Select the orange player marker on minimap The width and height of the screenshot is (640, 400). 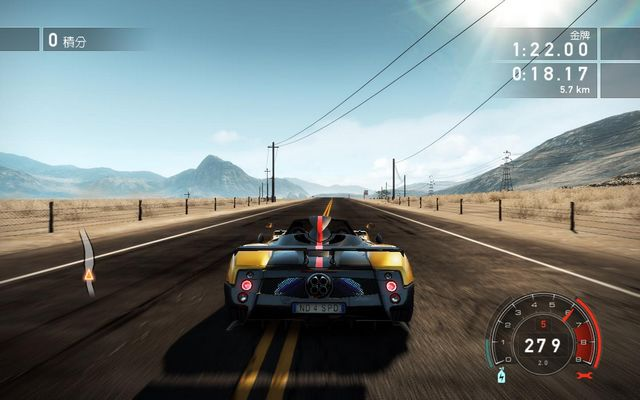pos(88,273)
